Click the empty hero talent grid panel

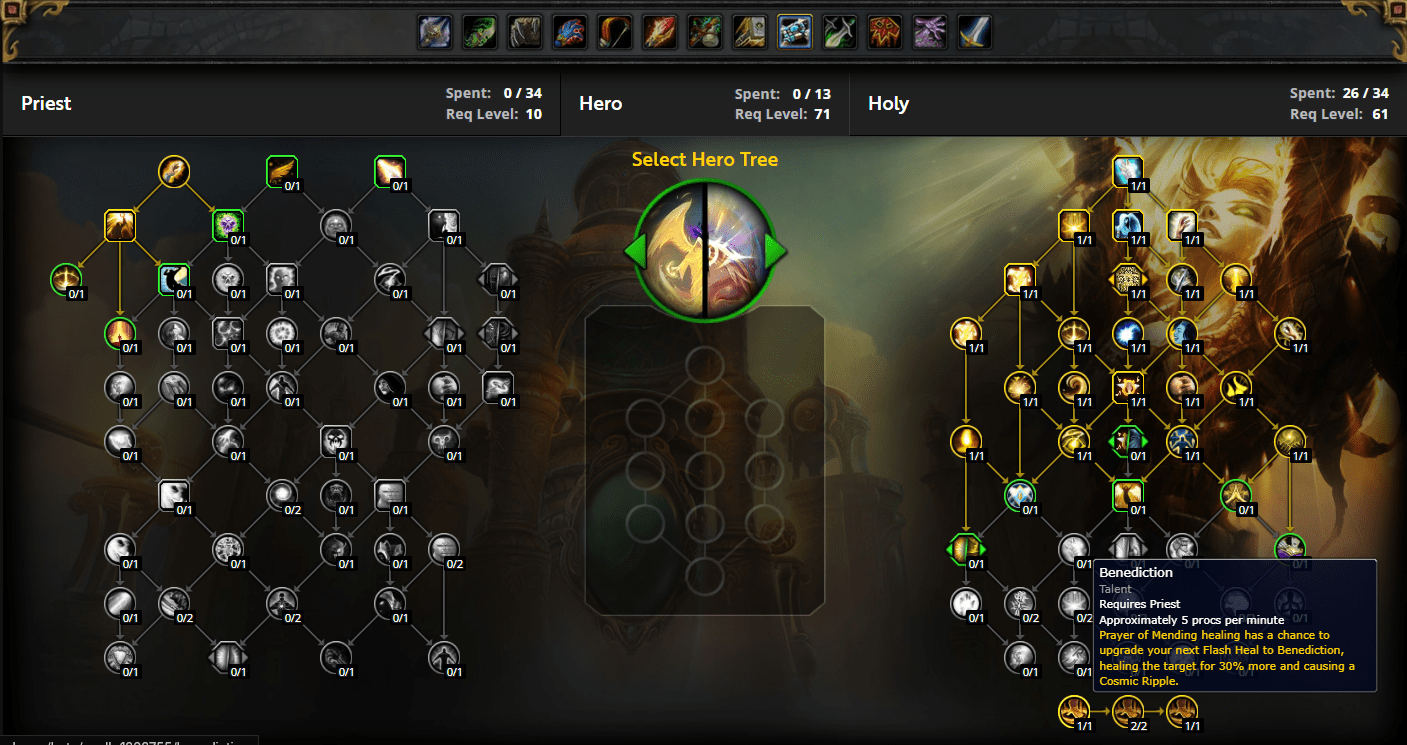point(706,460)
